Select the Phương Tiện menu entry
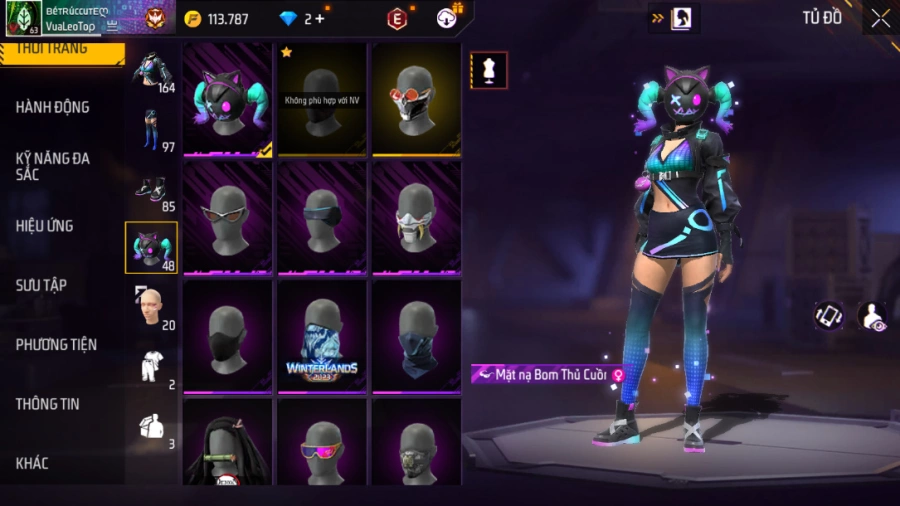Screen dimensions: 900x506 click(57, 345)
